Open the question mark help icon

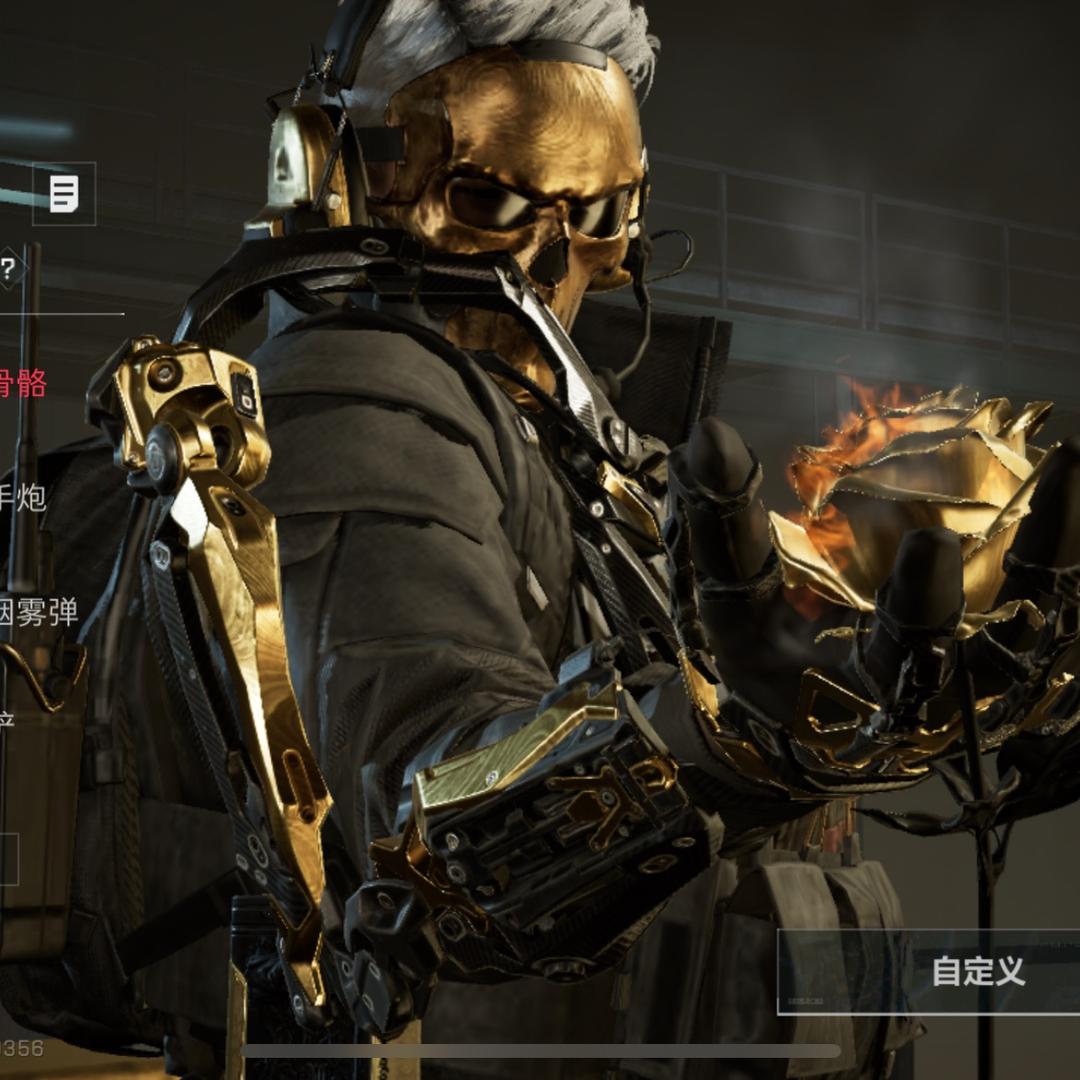click(x=8, y=268)
